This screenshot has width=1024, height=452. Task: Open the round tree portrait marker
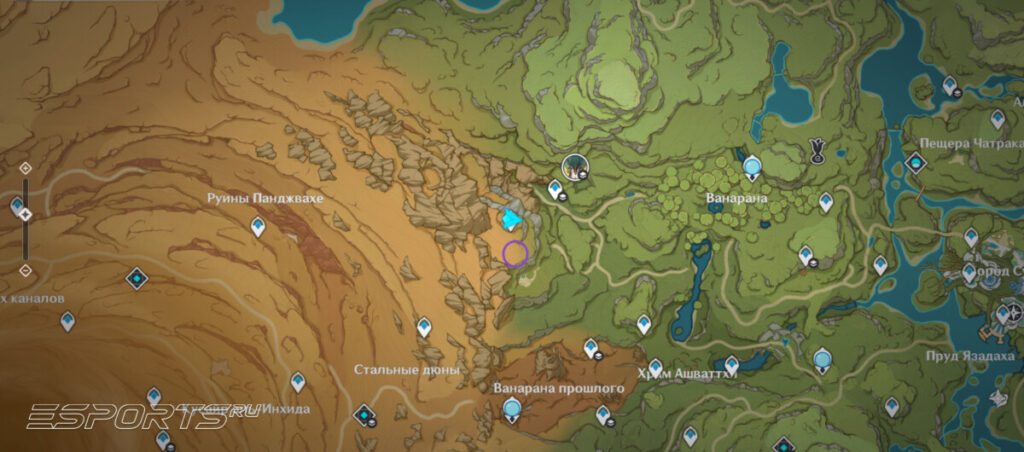(574, 166)
